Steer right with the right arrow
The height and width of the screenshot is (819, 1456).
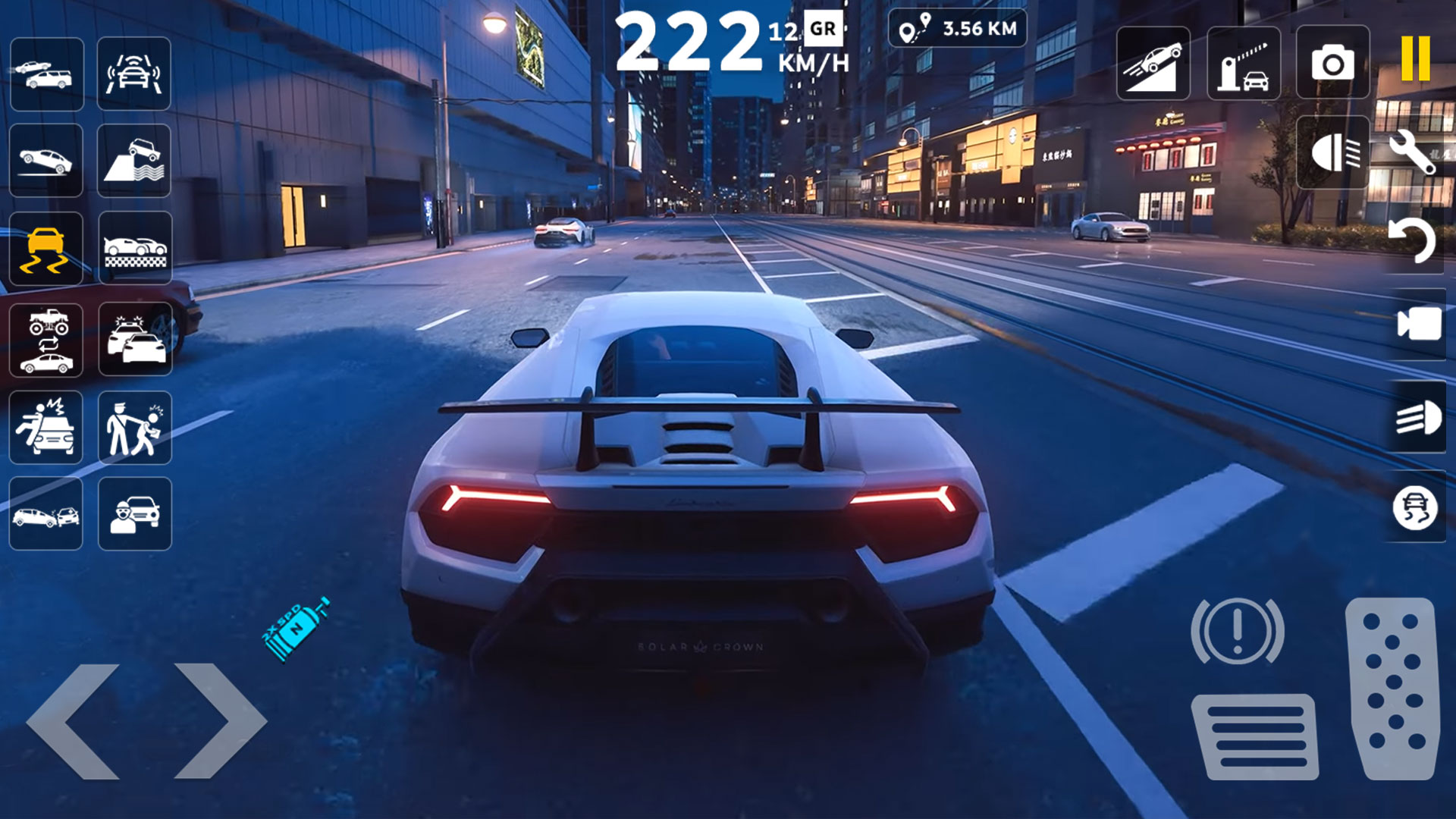tap(220, 721)
